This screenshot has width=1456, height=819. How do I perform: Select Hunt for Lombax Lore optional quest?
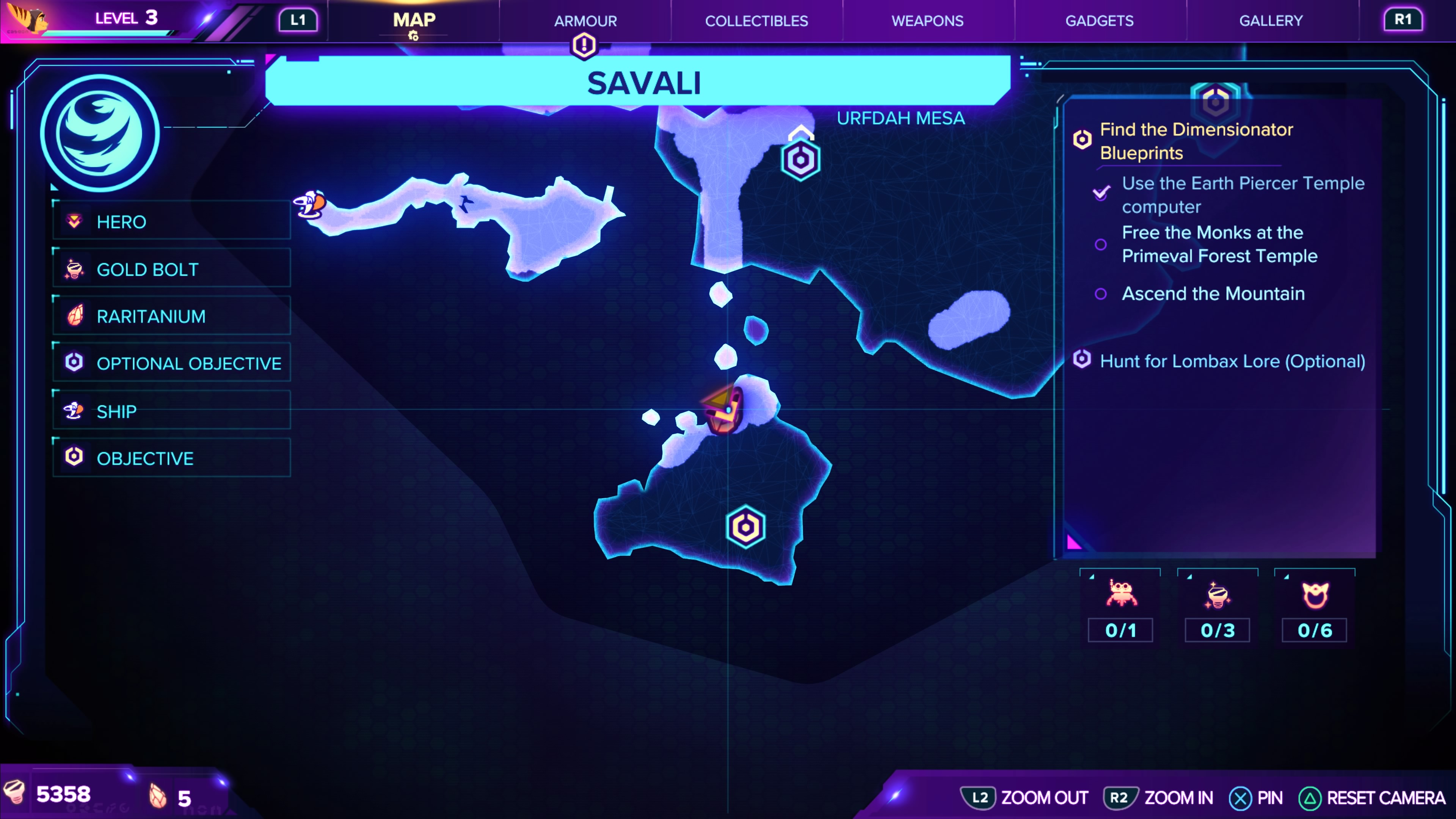(x=1232, y=361)
